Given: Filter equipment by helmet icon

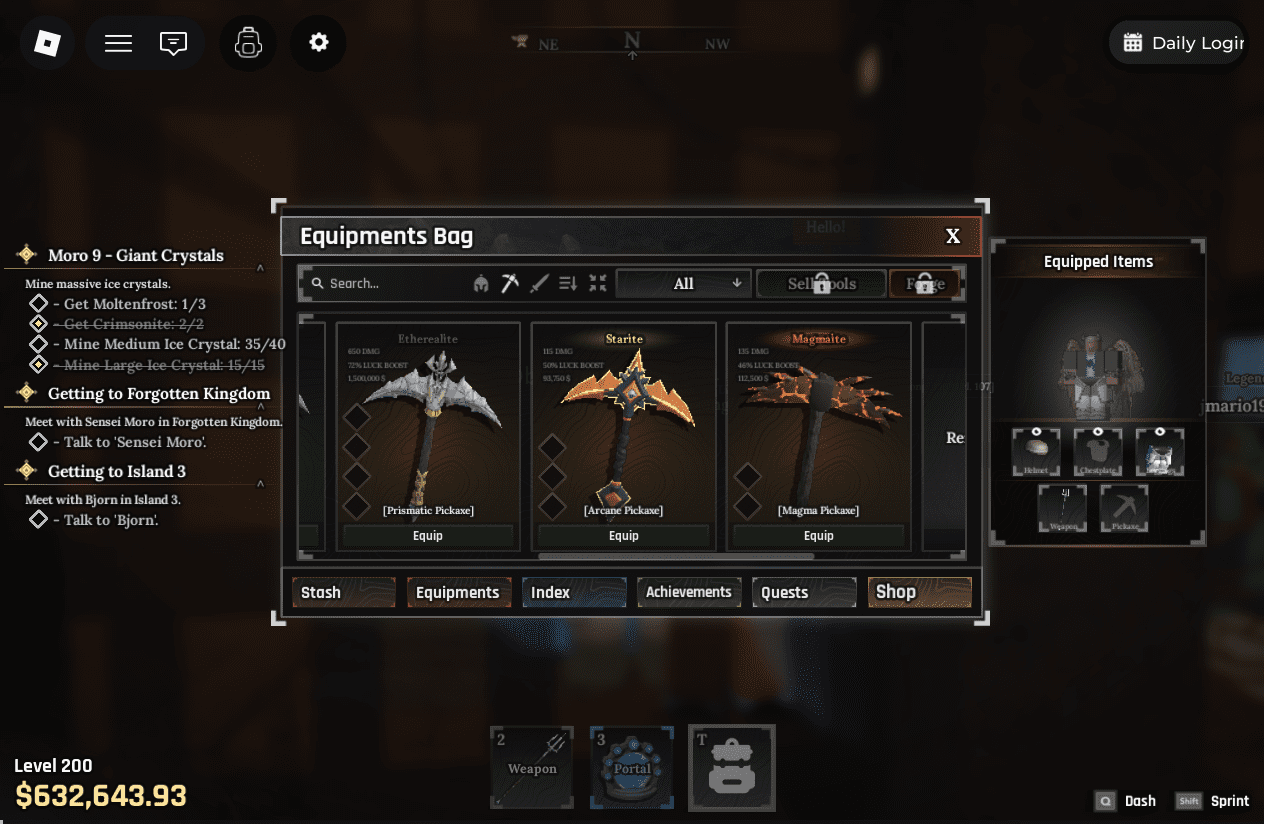Looking at the screenshot, I should click(x=481, y=284).
